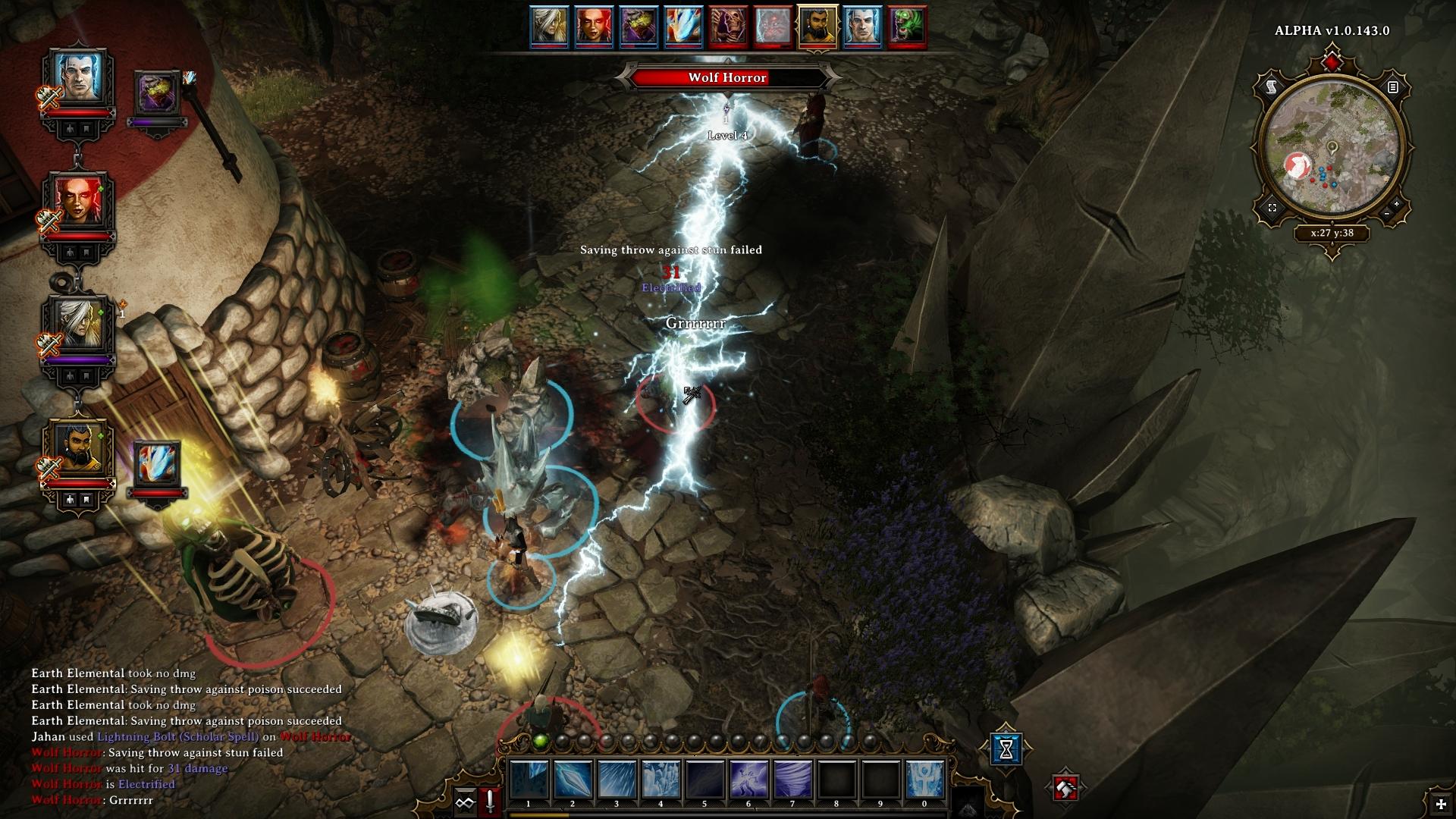Click the red flee combat button
The width and height of the screenshot is (1456, 819).
[x=1065, y=789]
